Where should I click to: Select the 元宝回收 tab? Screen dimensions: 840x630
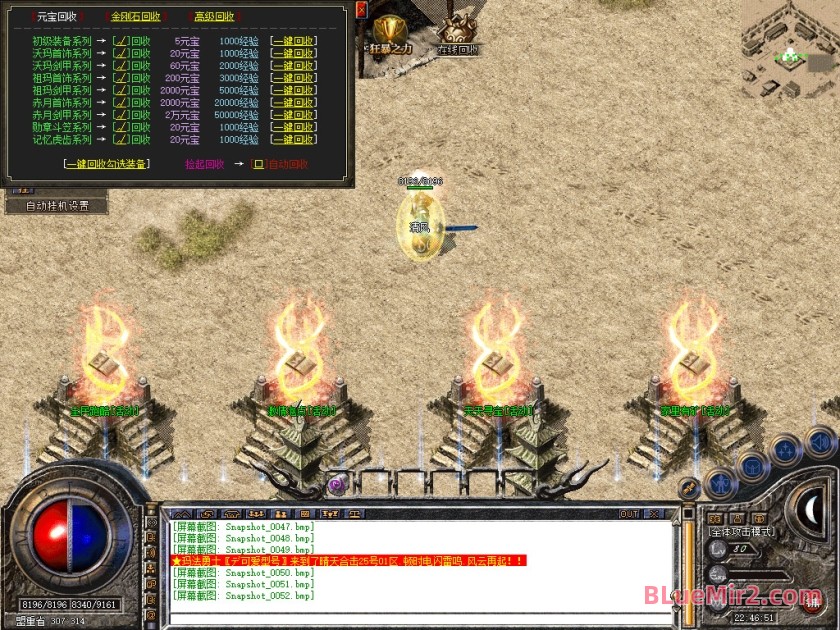(x=56, y=17)
